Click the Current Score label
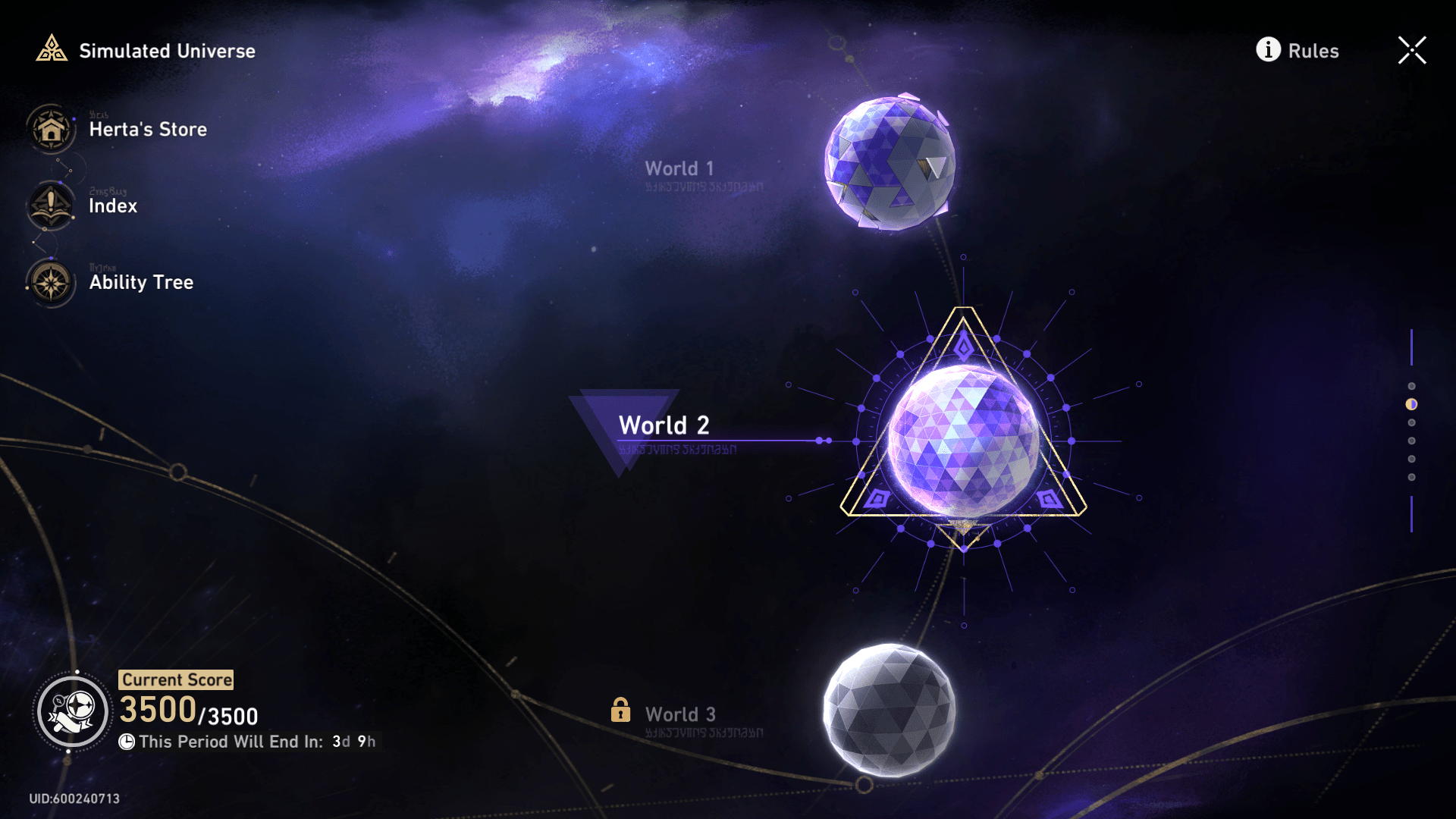1456x819 pixels. [x=176, y=679]
